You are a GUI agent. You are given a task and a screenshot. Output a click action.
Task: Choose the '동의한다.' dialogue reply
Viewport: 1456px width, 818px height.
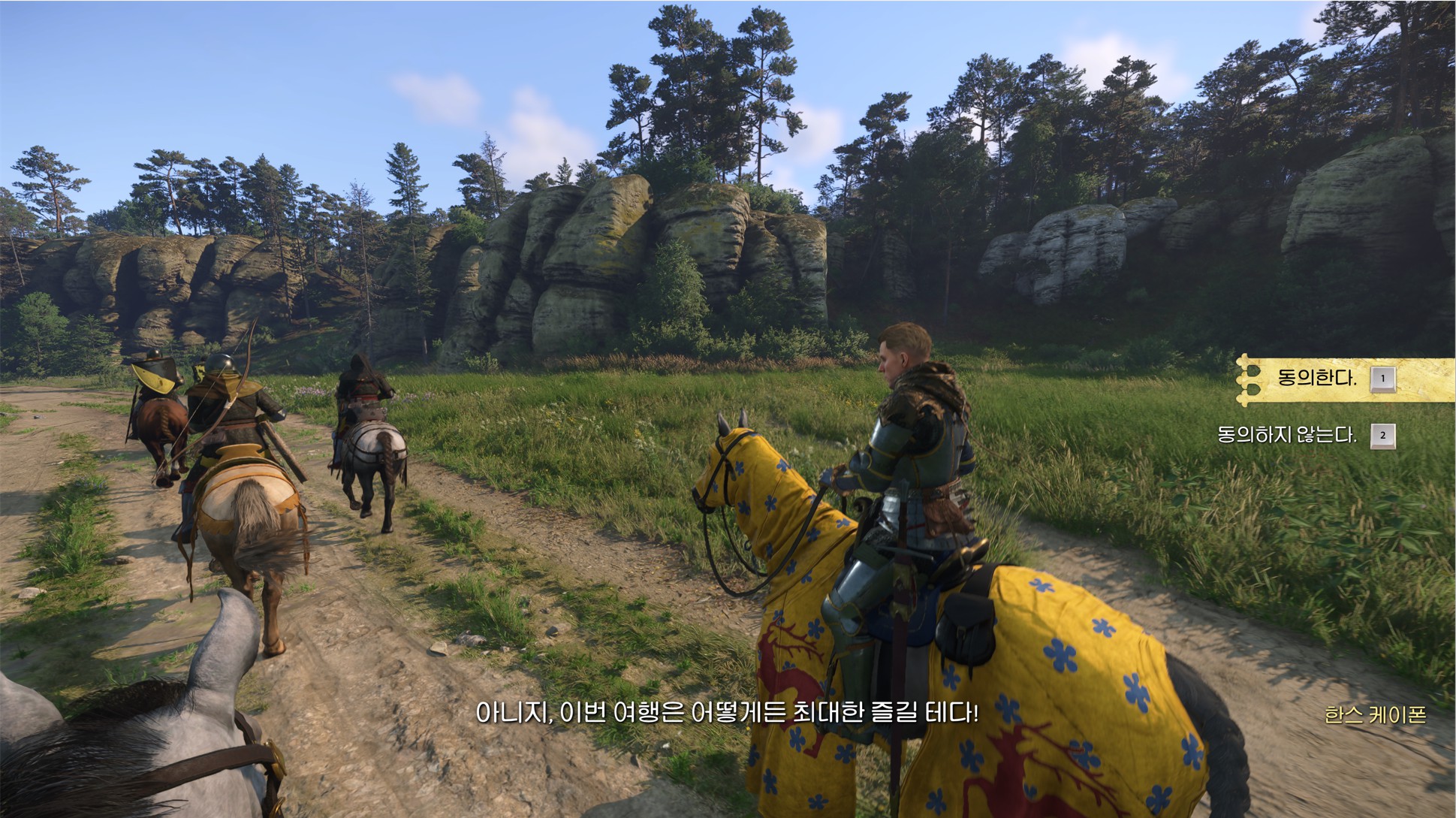pyautogui.click(x=1317, y=378)
